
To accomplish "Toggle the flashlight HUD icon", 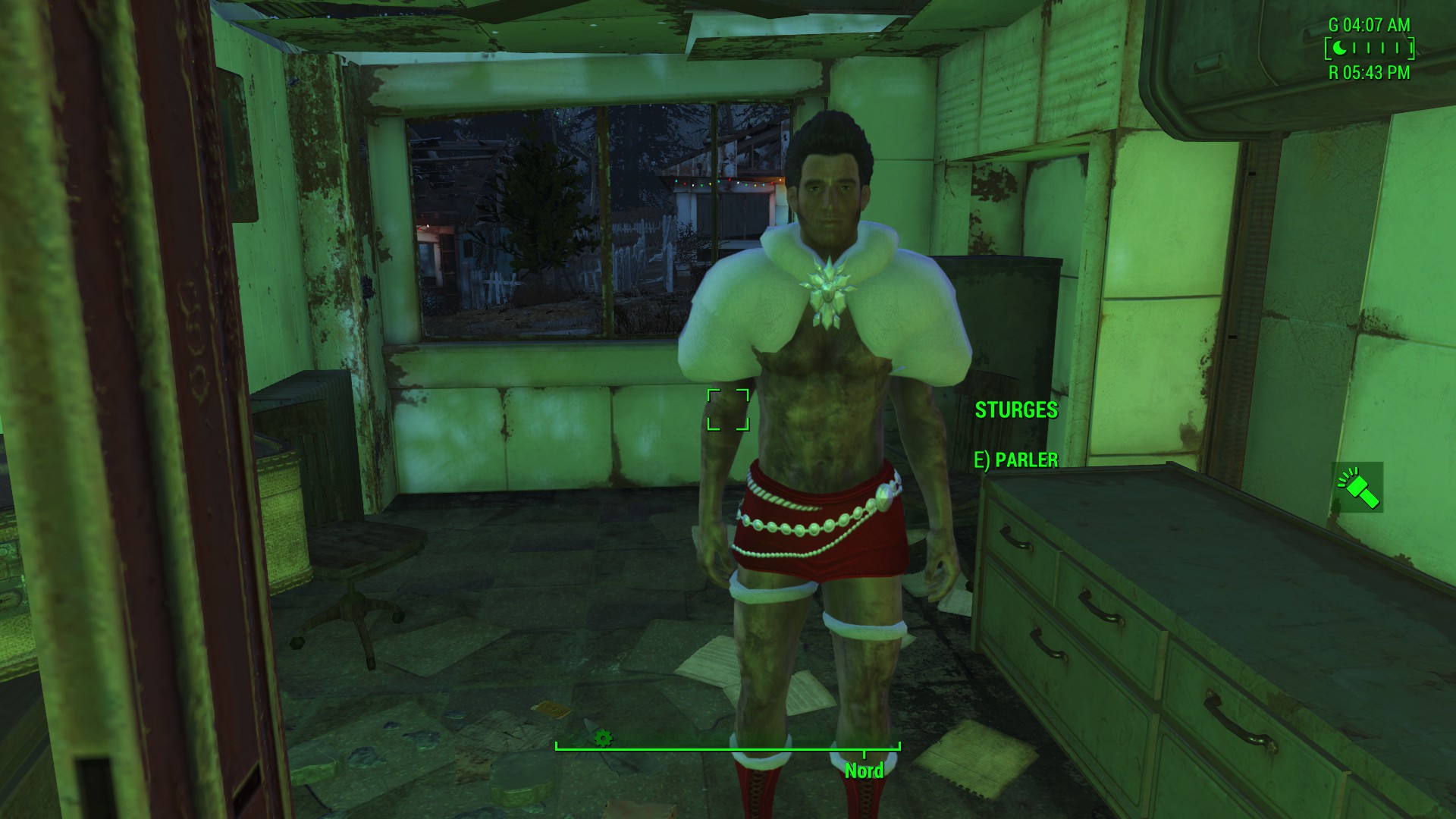I will coord(1358,488).
